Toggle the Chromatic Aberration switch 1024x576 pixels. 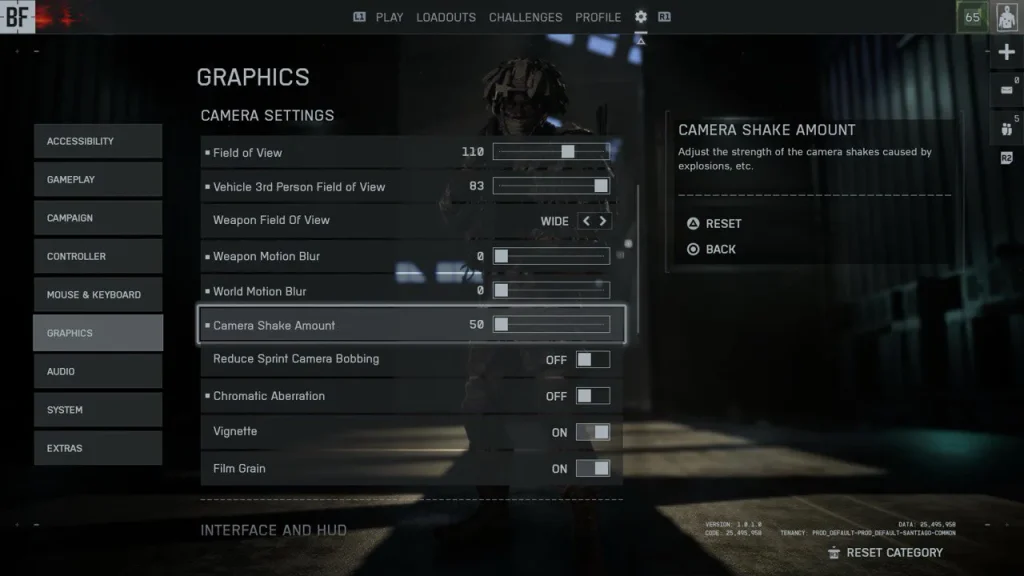(x=592, y=396)
